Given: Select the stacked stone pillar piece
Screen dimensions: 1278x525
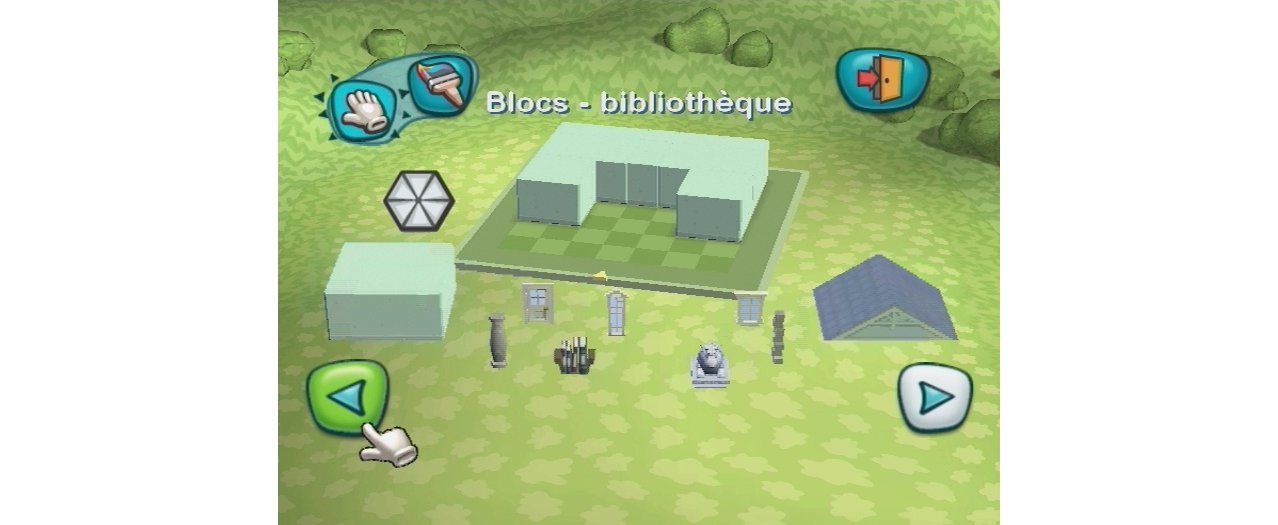Looking at the screenshot, I should tap(778, 336).
